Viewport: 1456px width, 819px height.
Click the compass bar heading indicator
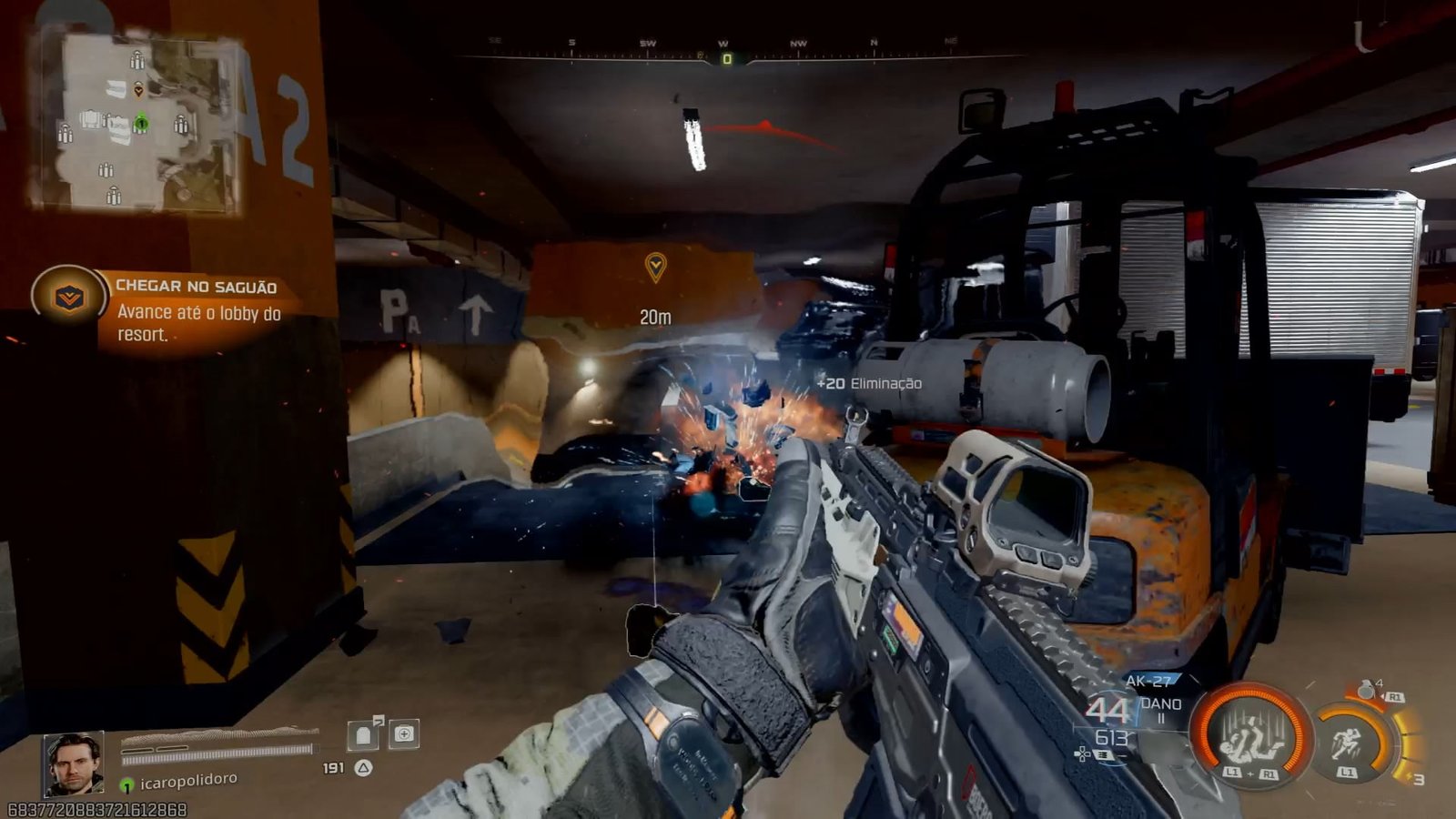pyautogui.click(x=726, y=59)
